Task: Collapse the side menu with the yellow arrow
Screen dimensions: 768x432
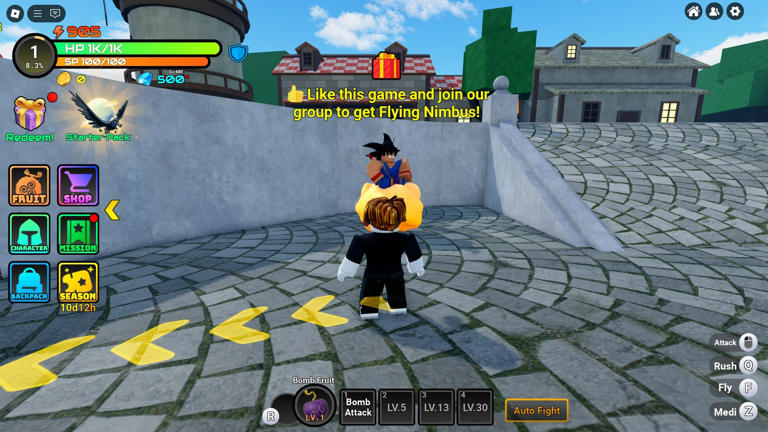Action: (112, 209)
